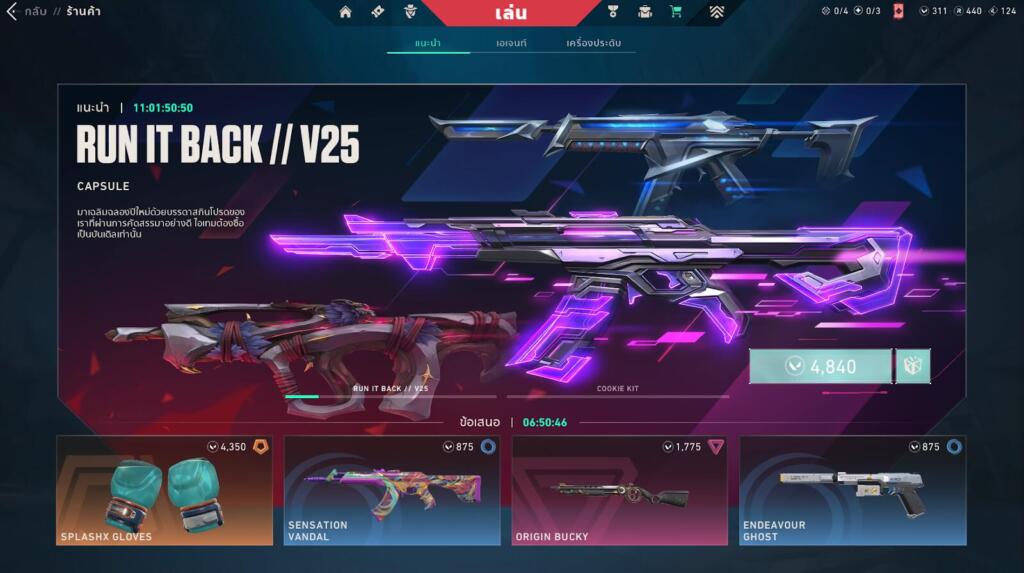
Task: Choose the Endeavour Ghost offer
Action: (x=852, y=490)
